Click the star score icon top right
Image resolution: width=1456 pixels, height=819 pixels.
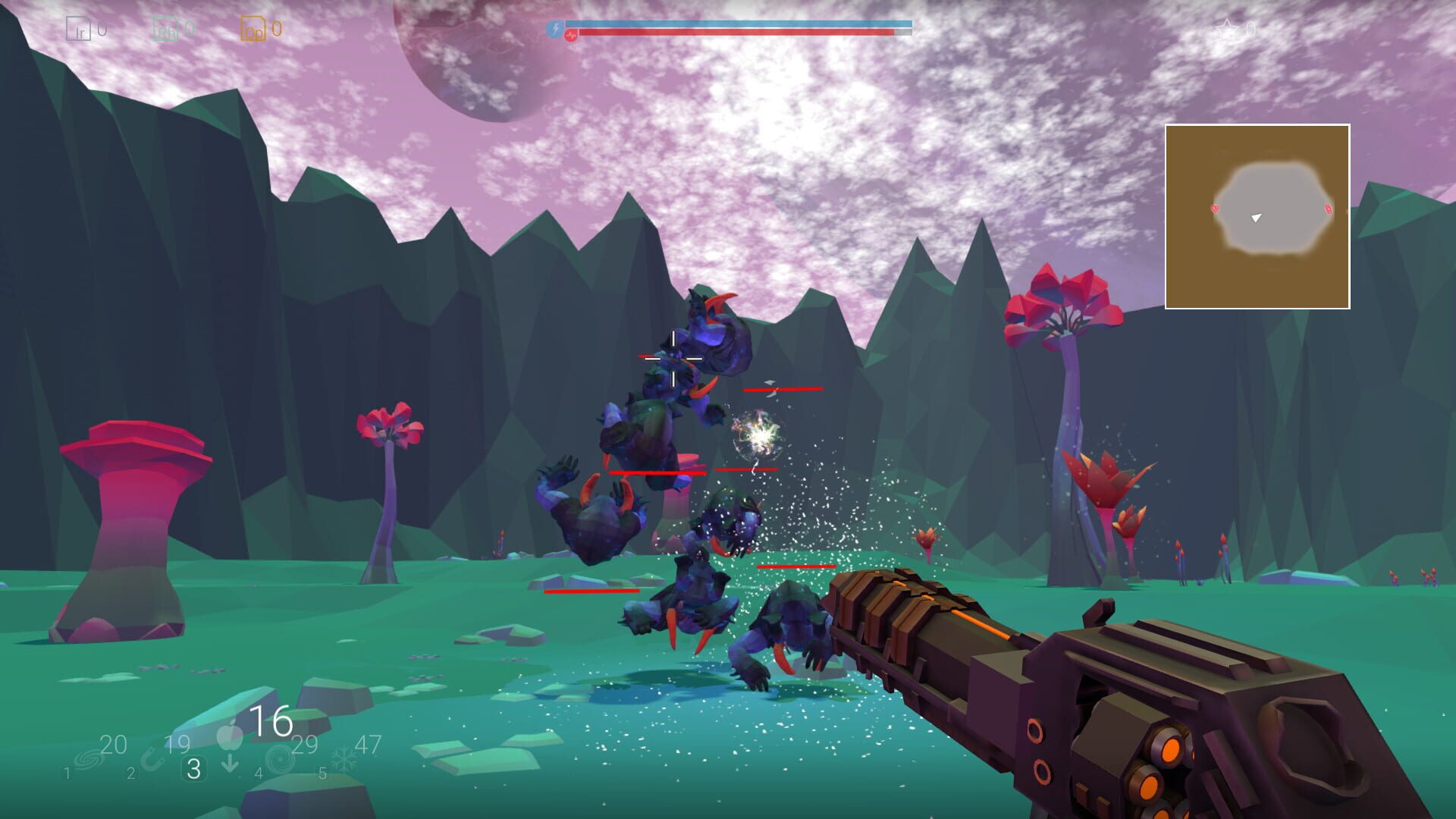(1228, 29)
